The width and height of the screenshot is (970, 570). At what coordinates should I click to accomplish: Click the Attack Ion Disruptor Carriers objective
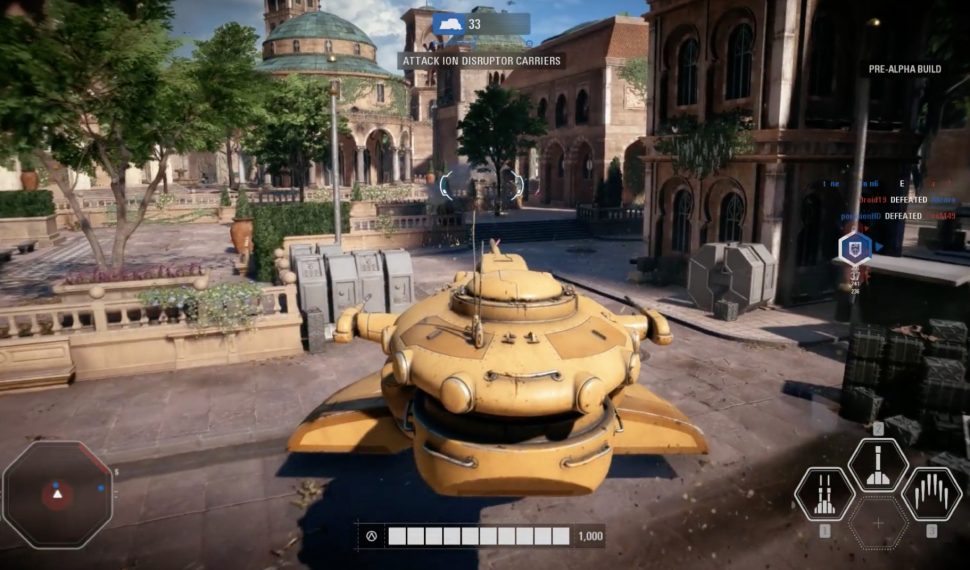click(481, 60)
